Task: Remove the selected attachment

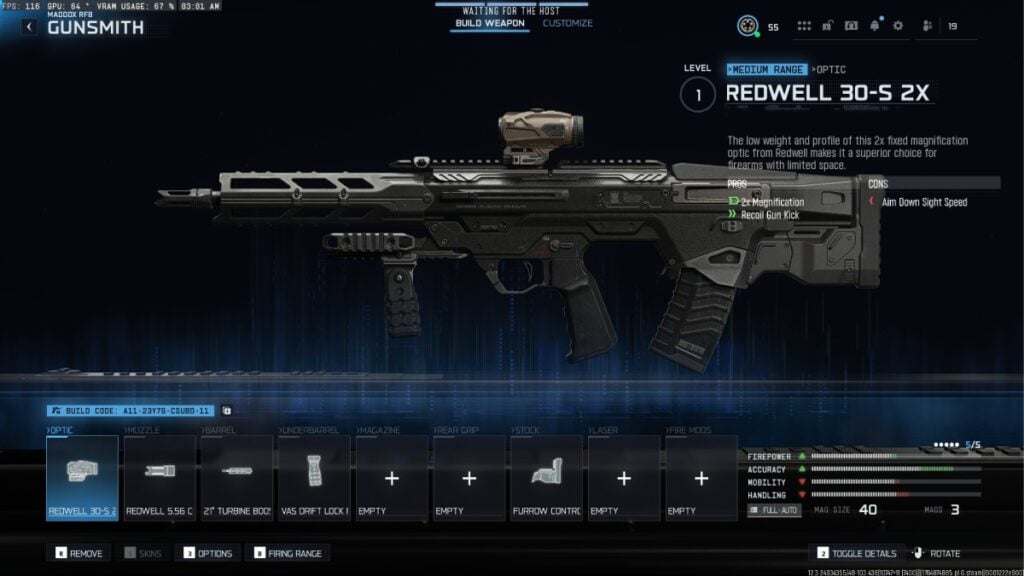Action: coord(78,553)
